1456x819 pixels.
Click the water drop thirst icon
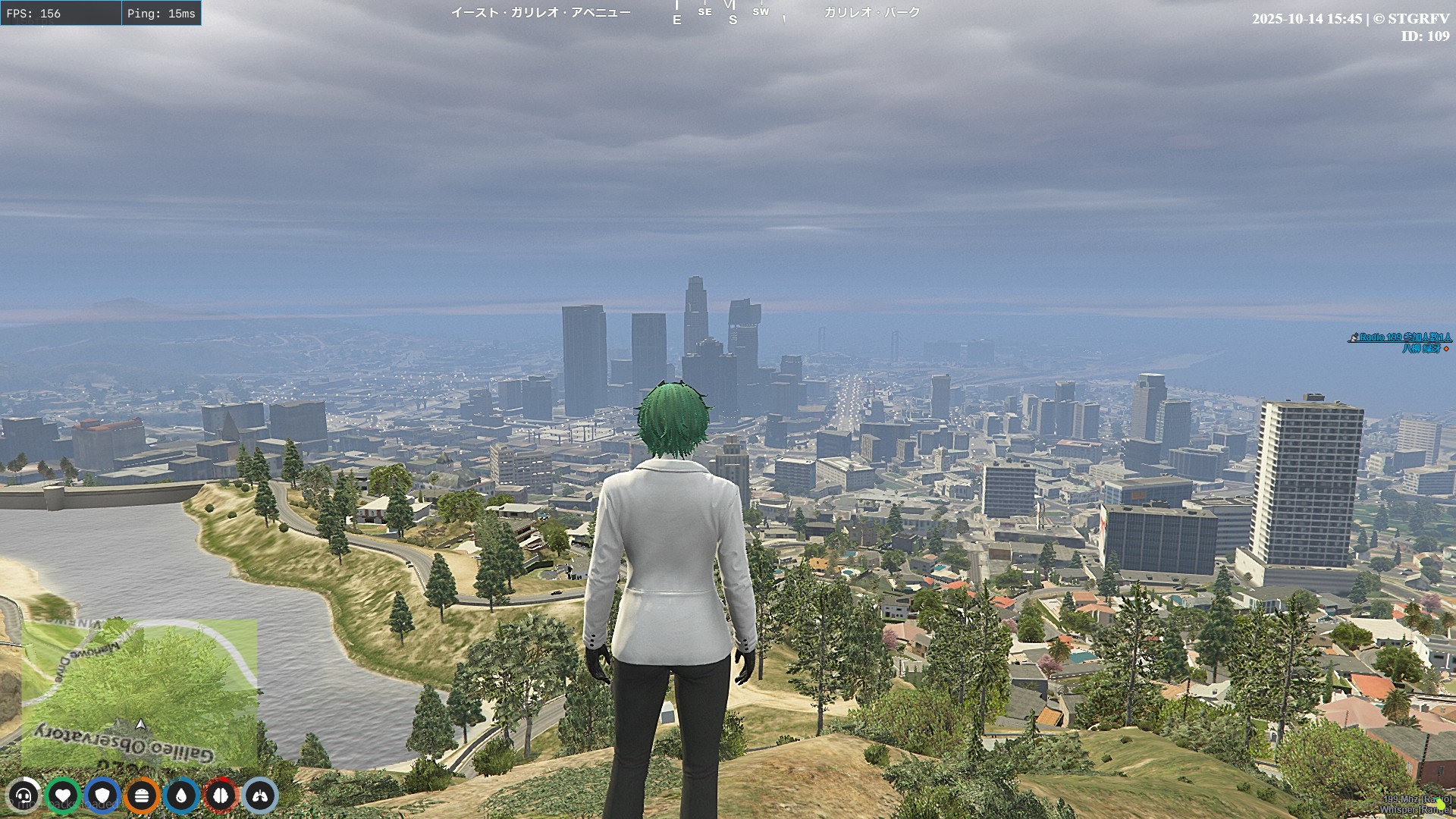point(181,795)
